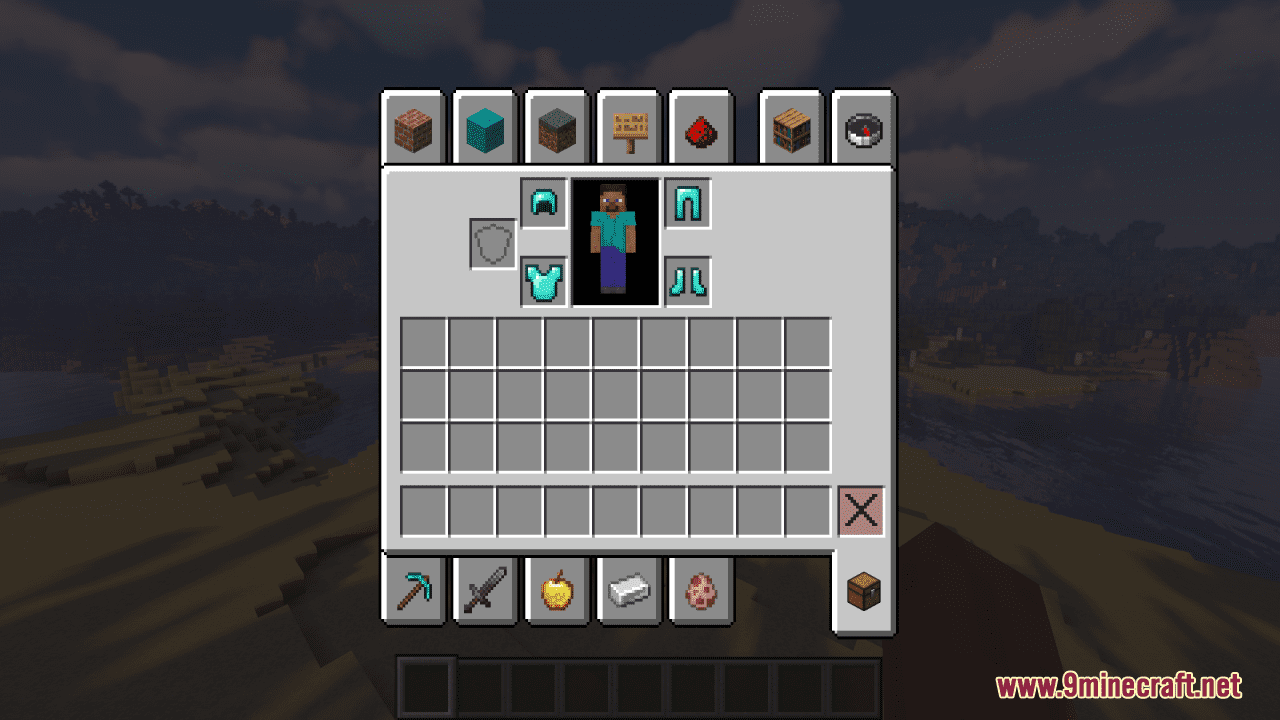Select the Colored Blocks cyan block tab

pyautogui.click(x=485, y=128)
